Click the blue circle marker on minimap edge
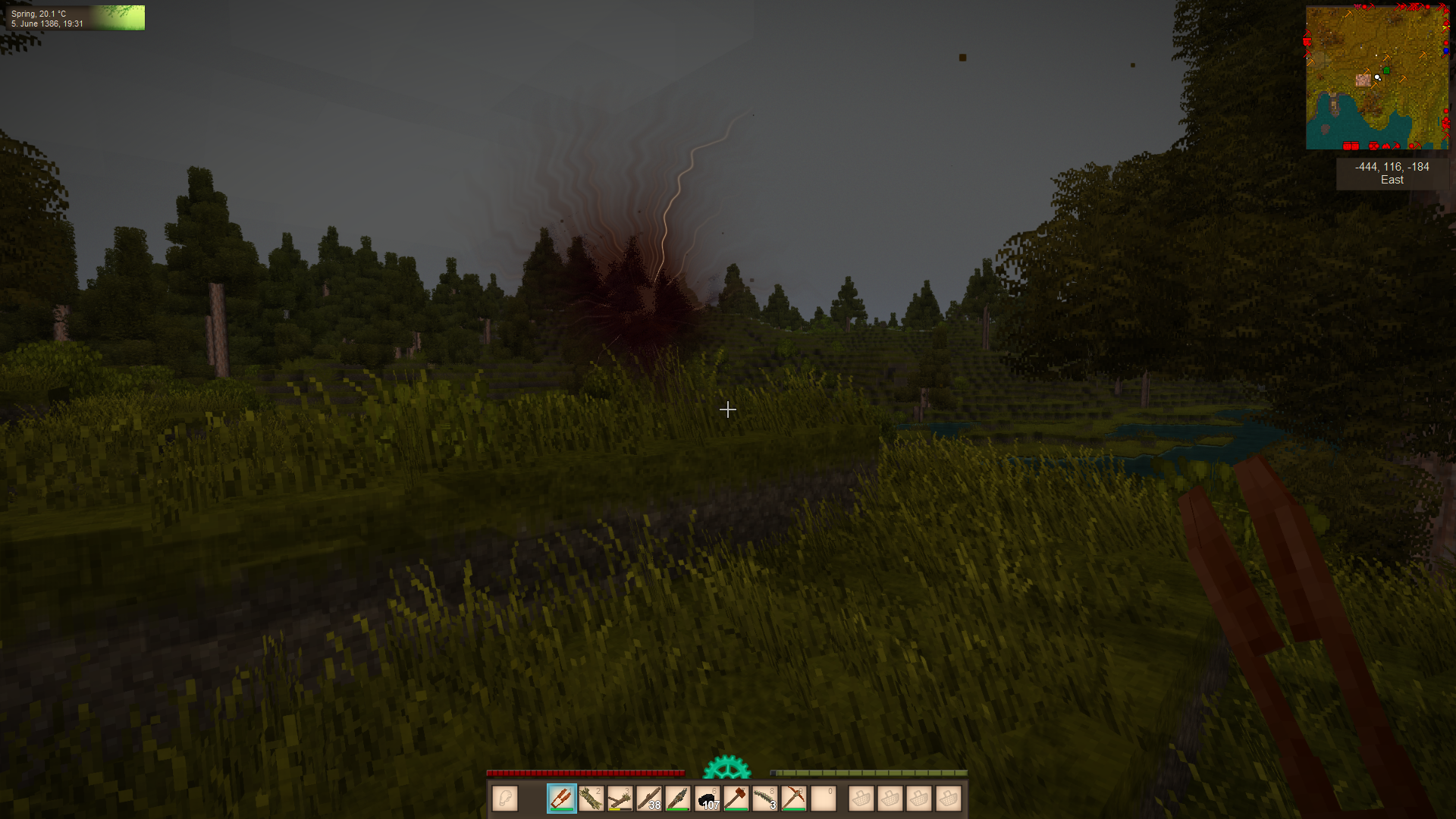The image size is (1456, 819). click(1446, 51)
